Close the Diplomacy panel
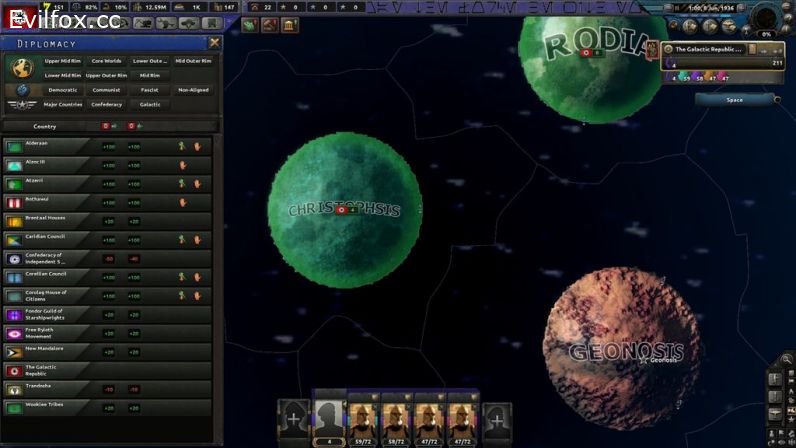 pos(214,43)
